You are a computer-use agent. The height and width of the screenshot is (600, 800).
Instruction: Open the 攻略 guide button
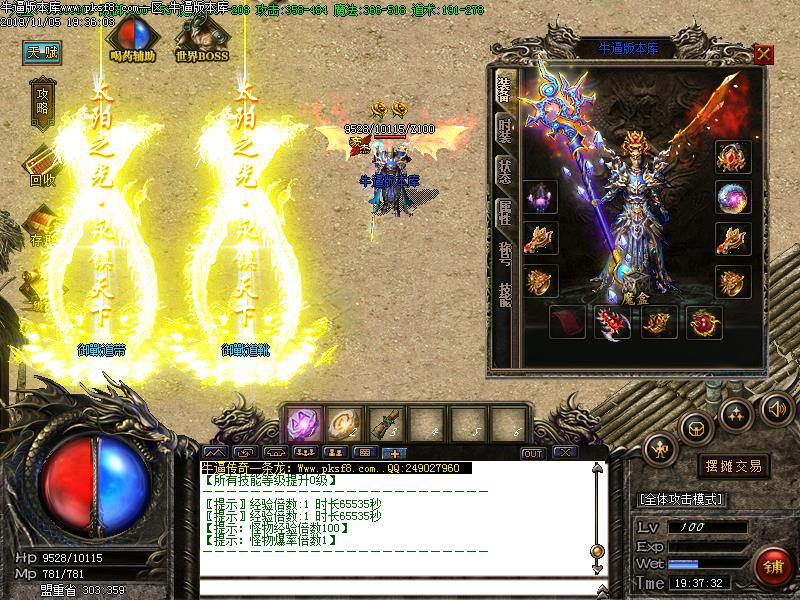tap(43, 103)
